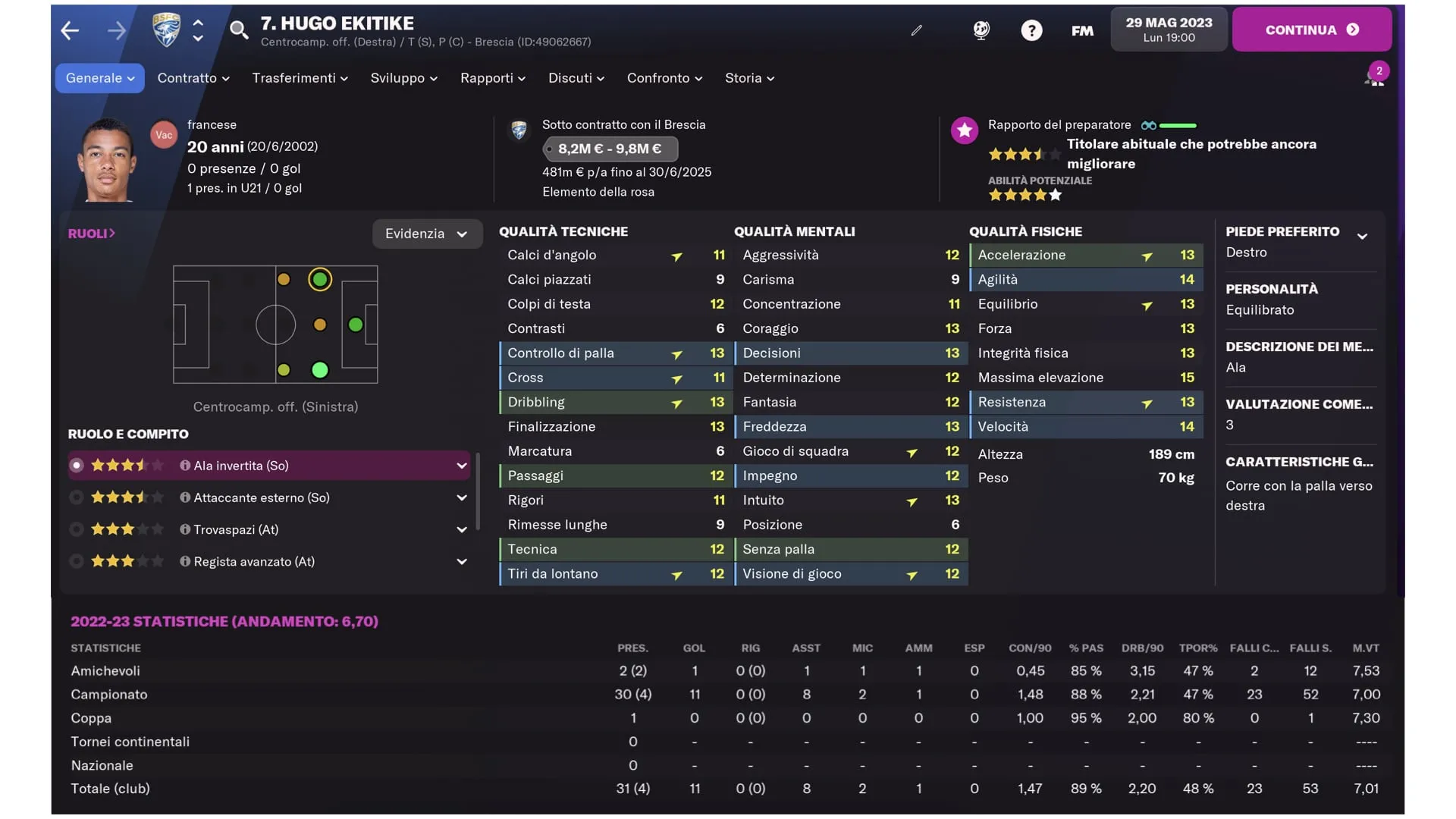This screenshot has width=1456, height=819.
Task: Open the Confronto comparison menu
Action: 664,78
